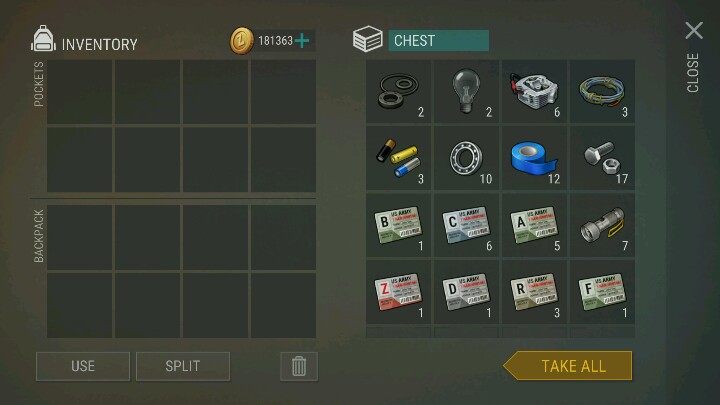Select the blue duct tape slot
This screenshot has height=405, width=720.
(x=534, y=158)
